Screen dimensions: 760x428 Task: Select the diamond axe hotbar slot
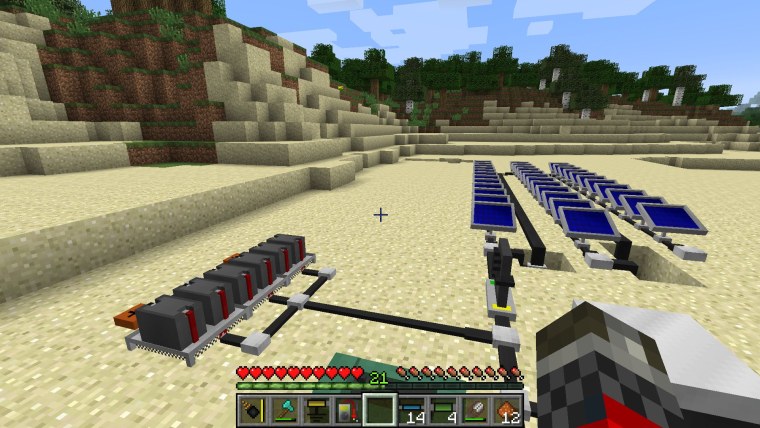[284, 409]
